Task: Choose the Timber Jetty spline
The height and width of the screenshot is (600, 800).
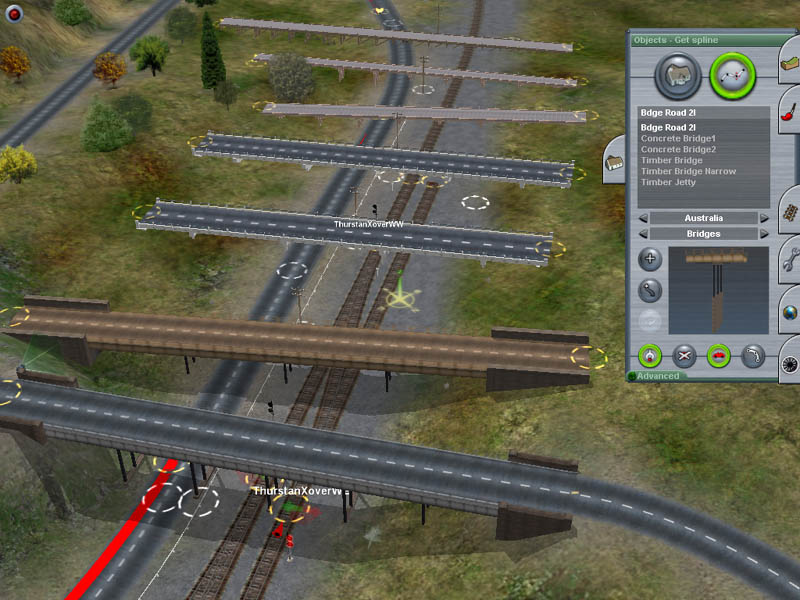Action: pos(670,183)
